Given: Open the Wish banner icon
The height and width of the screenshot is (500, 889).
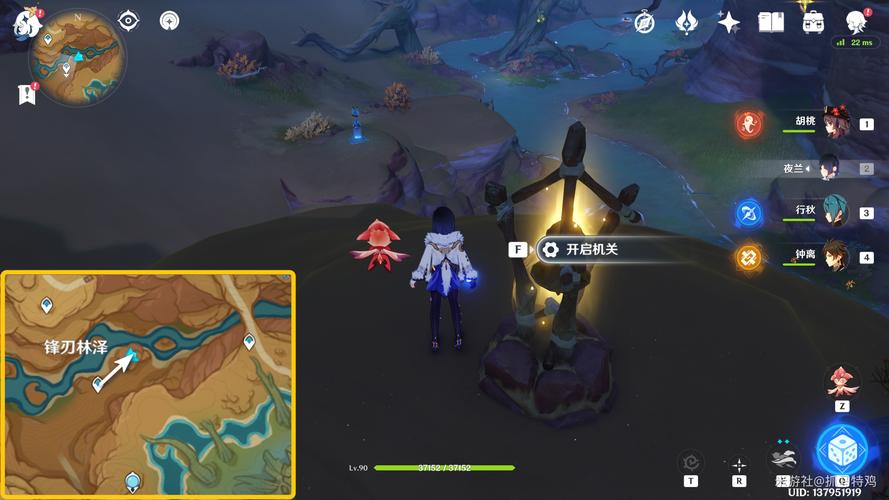Looking at the screenshot, I should pyautogui.click(x=686, y=22).
